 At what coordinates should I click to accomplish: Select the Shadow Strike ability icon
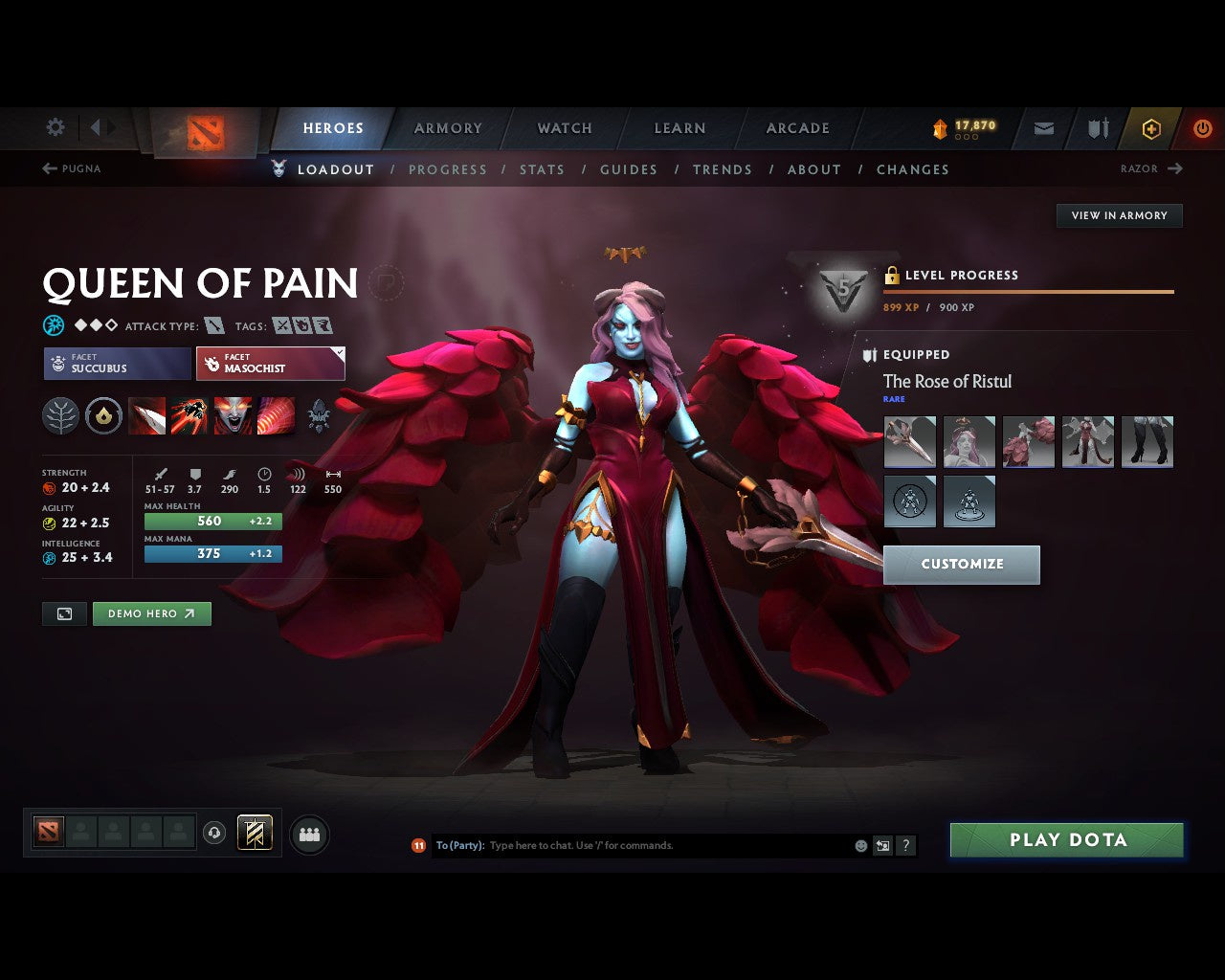click(147, 415)
